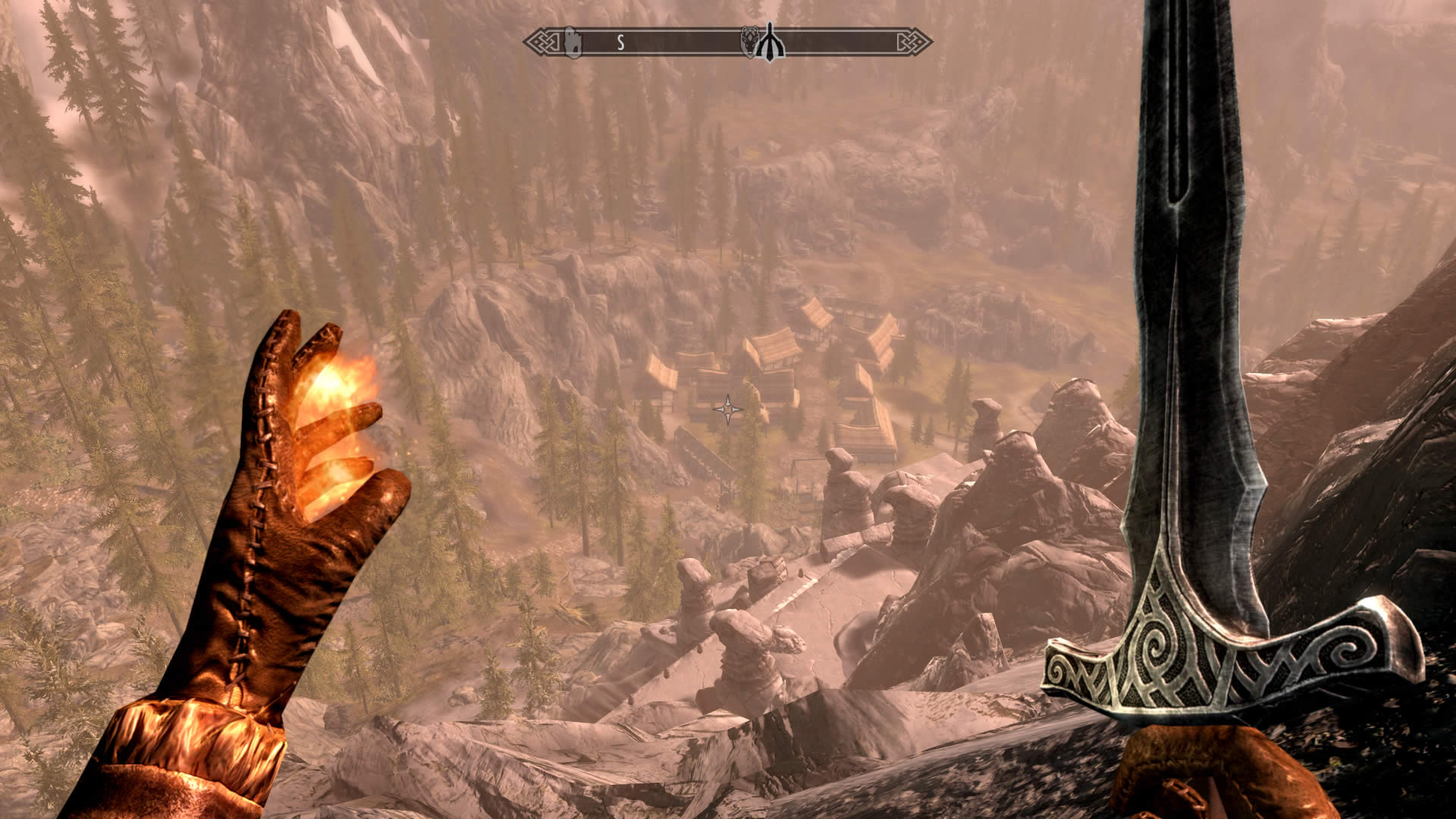Select the stag shield marker on the compass
This screenshot has height=819, width=1456.
[749, 42]
